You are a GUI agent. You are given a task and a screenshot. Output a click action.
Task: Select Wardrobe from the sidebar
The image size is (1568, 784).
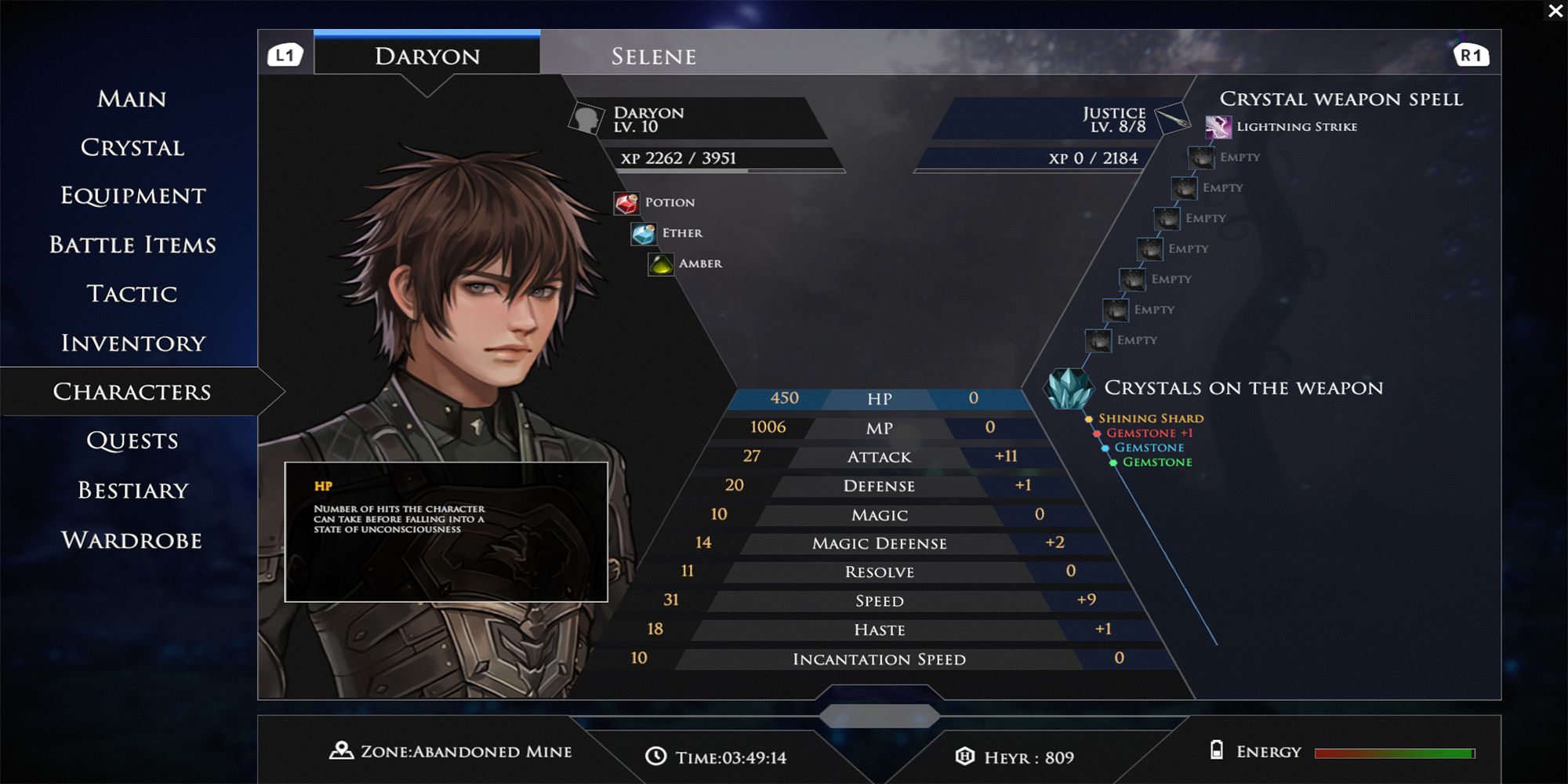tap(133, 539)
